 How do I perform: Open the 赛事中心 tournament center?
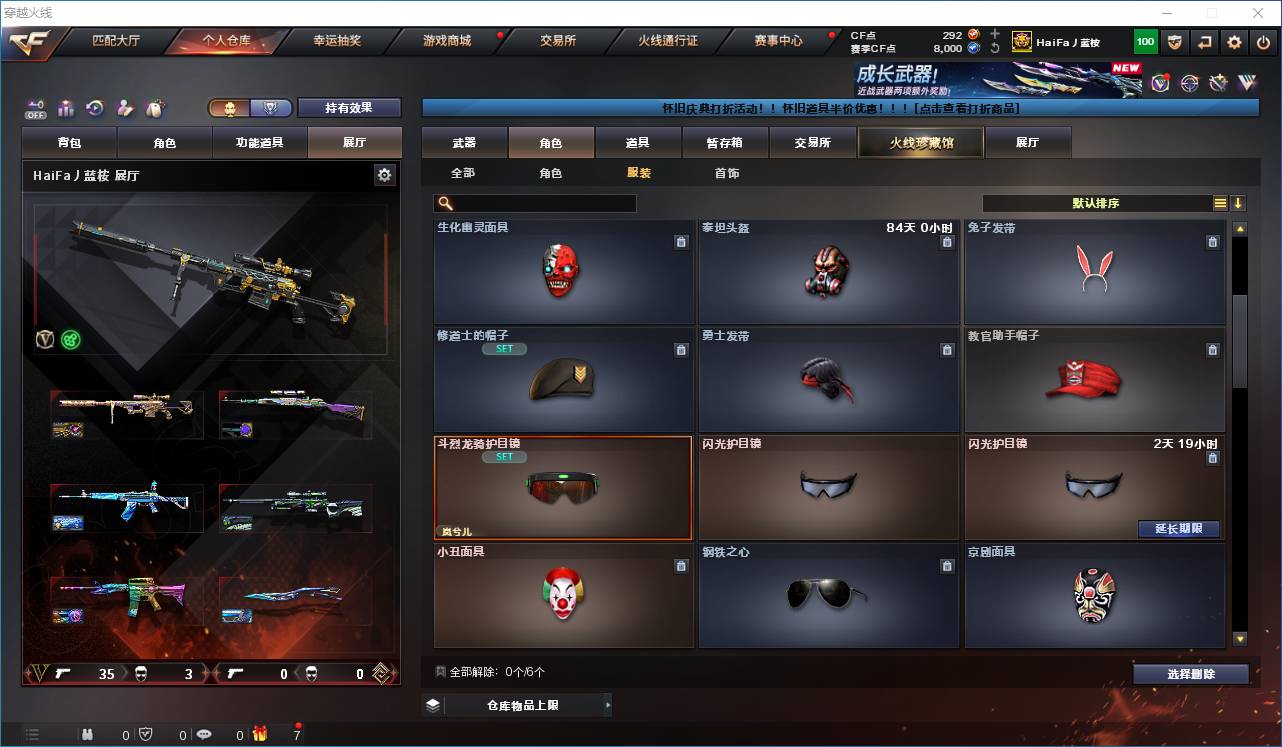(x=778, y=41)
